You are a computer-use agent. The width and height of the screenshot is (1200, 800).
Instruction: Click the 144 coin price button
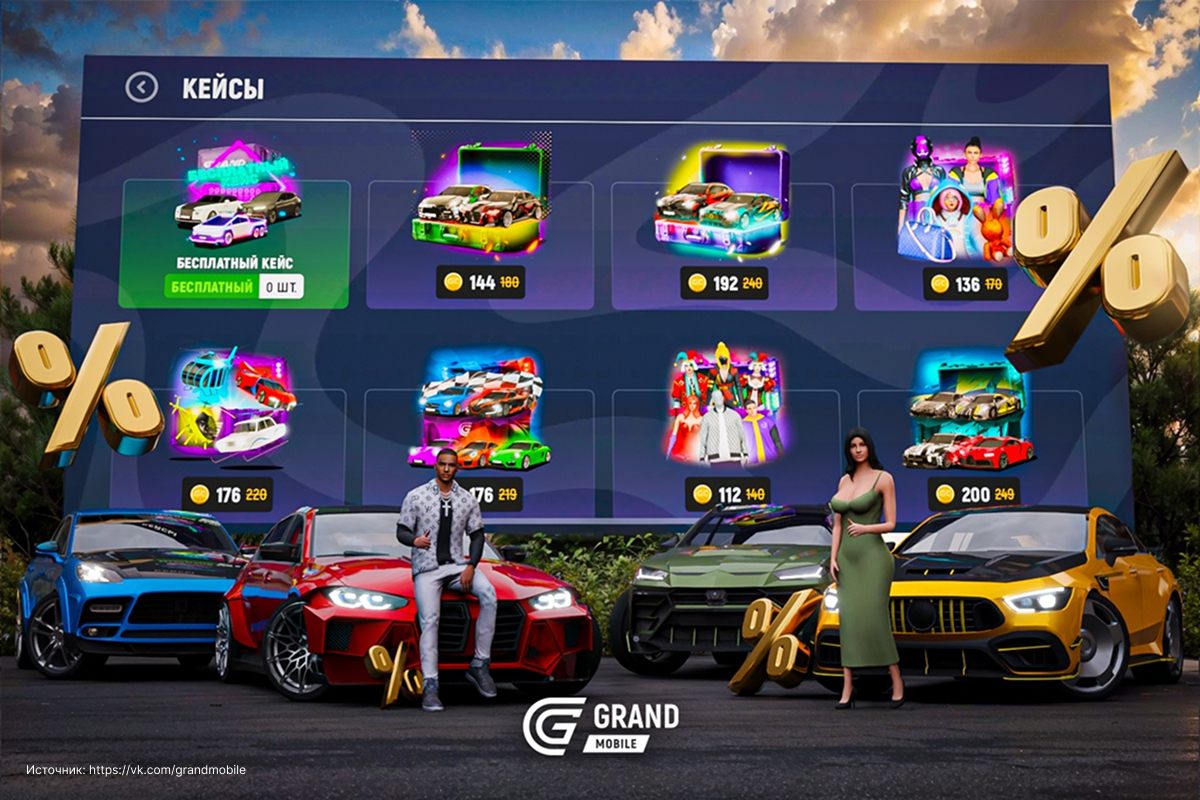coord(482,283)
